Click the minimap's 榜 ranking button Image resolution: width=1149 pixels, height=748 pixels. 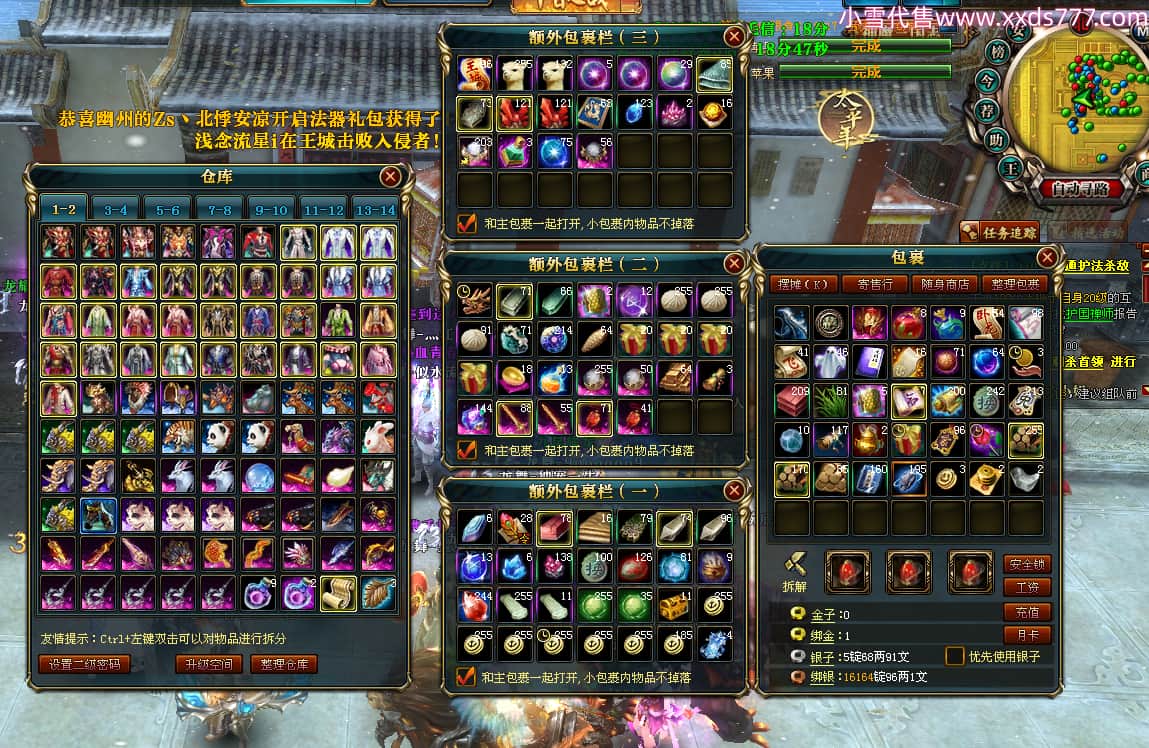click(x=996, y=51)
